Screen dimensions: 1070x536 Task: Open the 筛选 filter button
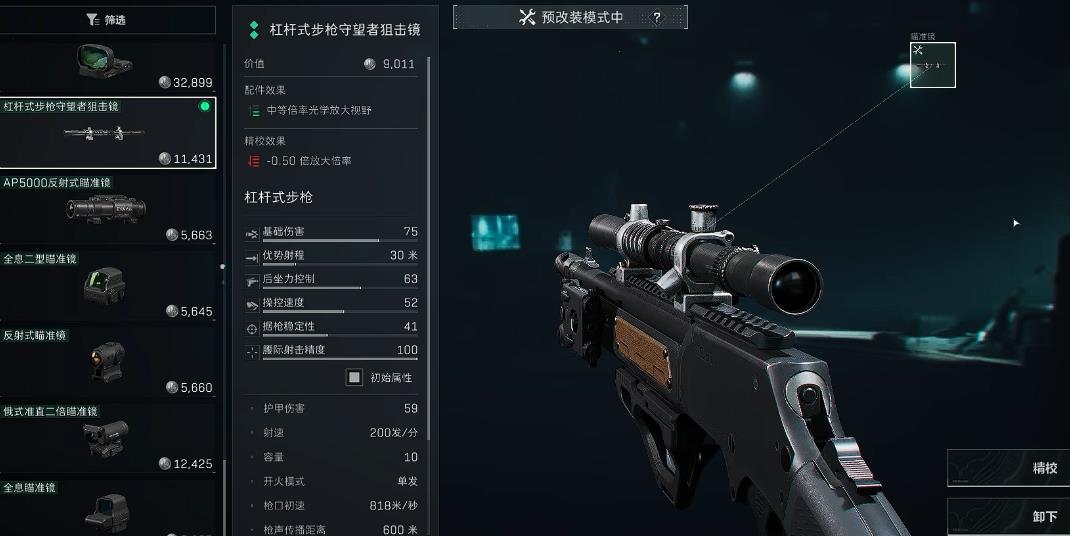click(107, 19)
